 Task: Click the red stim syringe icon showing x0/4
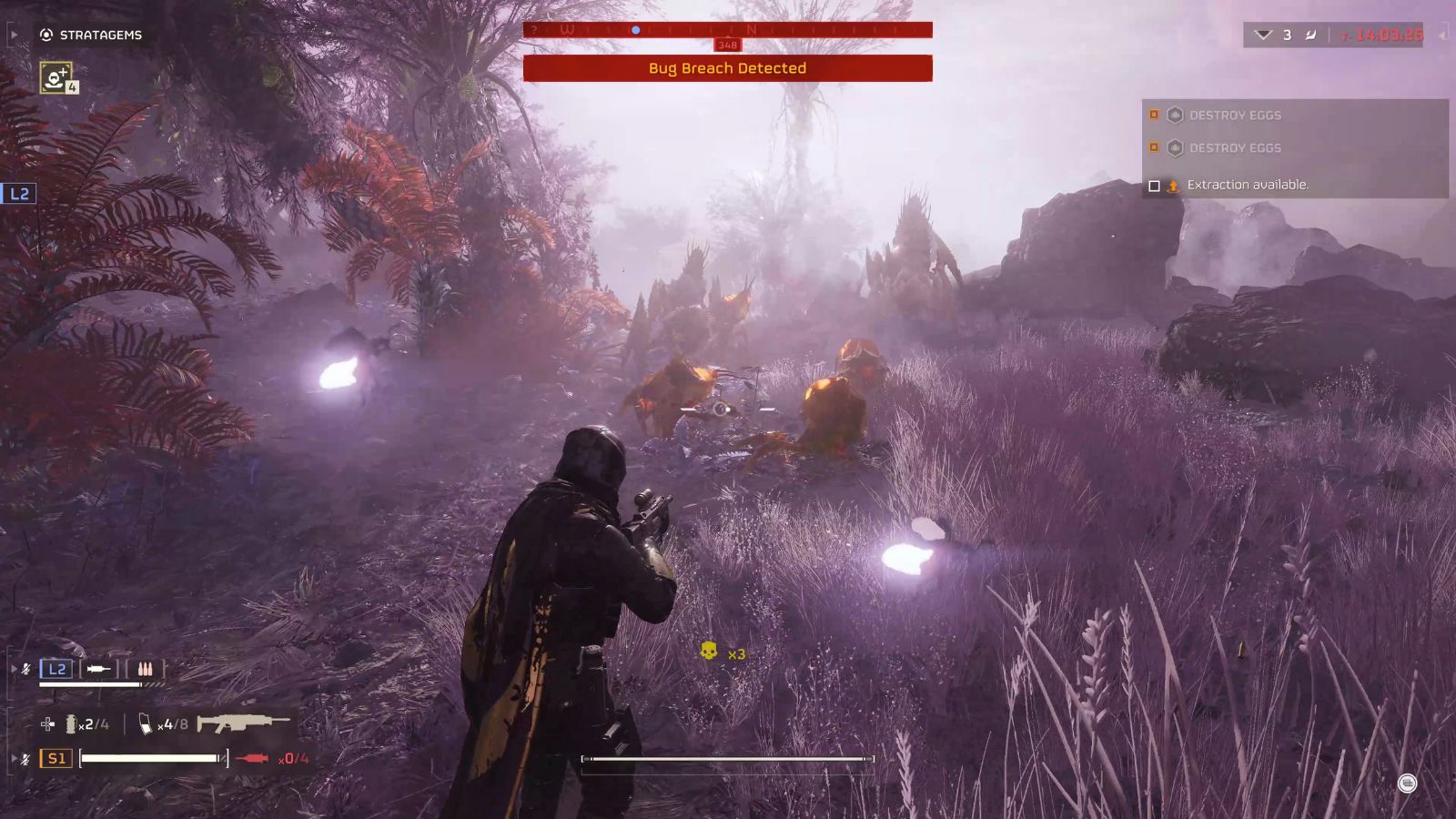point(254,759)
